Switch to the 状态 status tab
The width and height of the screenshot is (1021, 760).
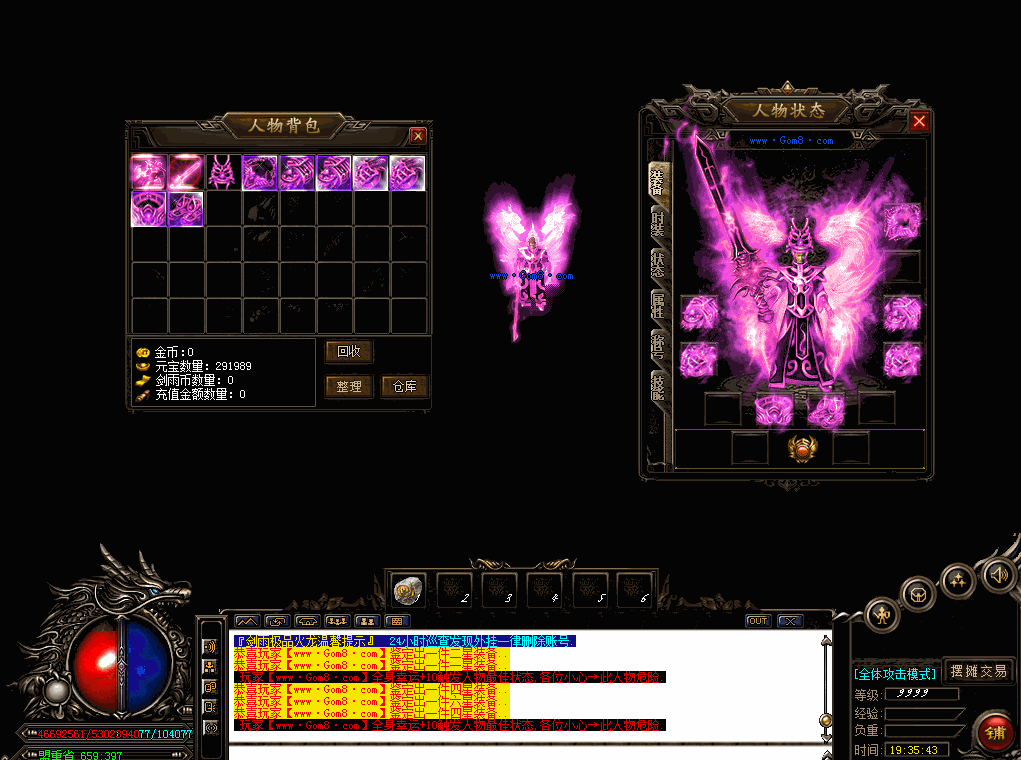(658, 265)
